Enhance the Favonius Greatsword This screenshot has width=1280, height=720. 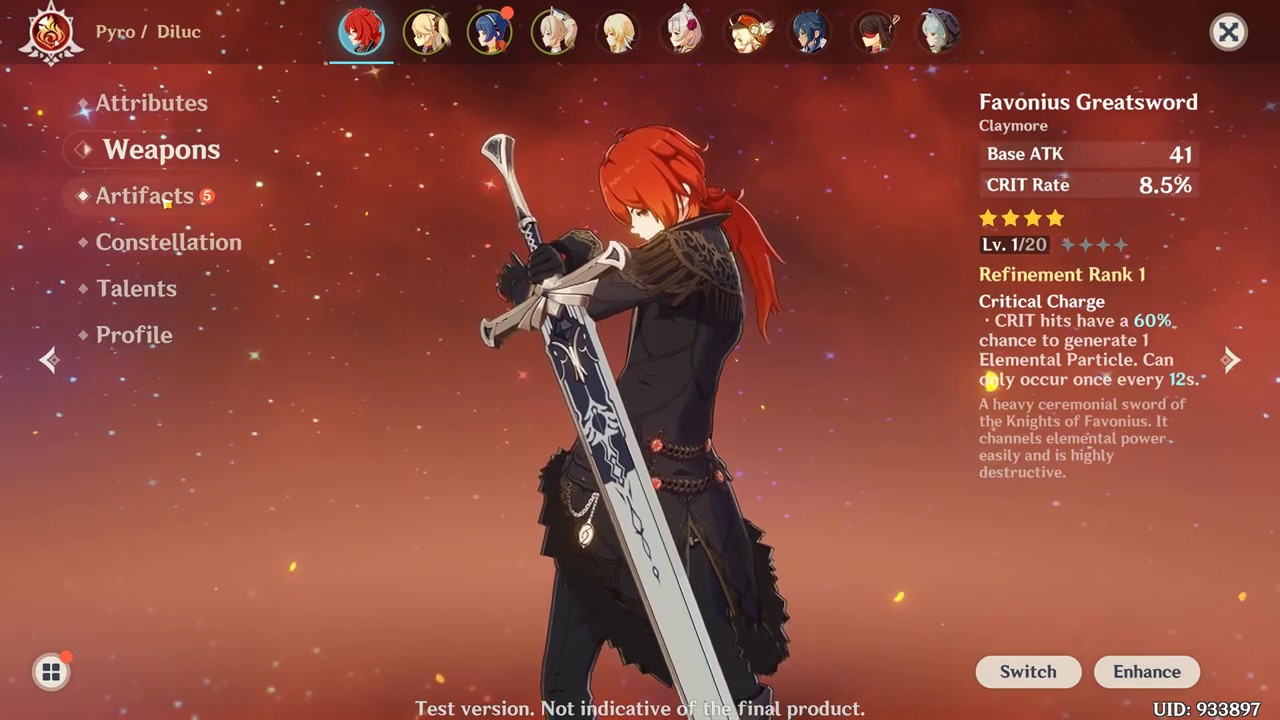[1147, 672]
